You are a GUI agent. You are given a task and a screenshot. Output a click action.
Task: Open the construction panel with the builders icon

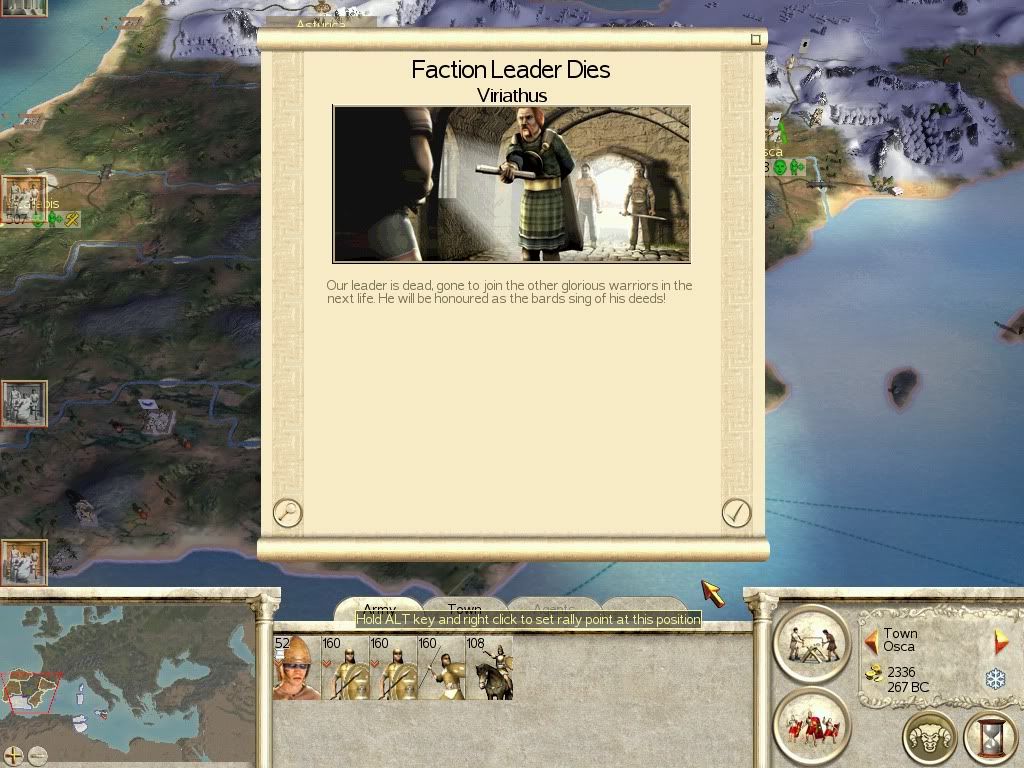[x=811, y=642]
